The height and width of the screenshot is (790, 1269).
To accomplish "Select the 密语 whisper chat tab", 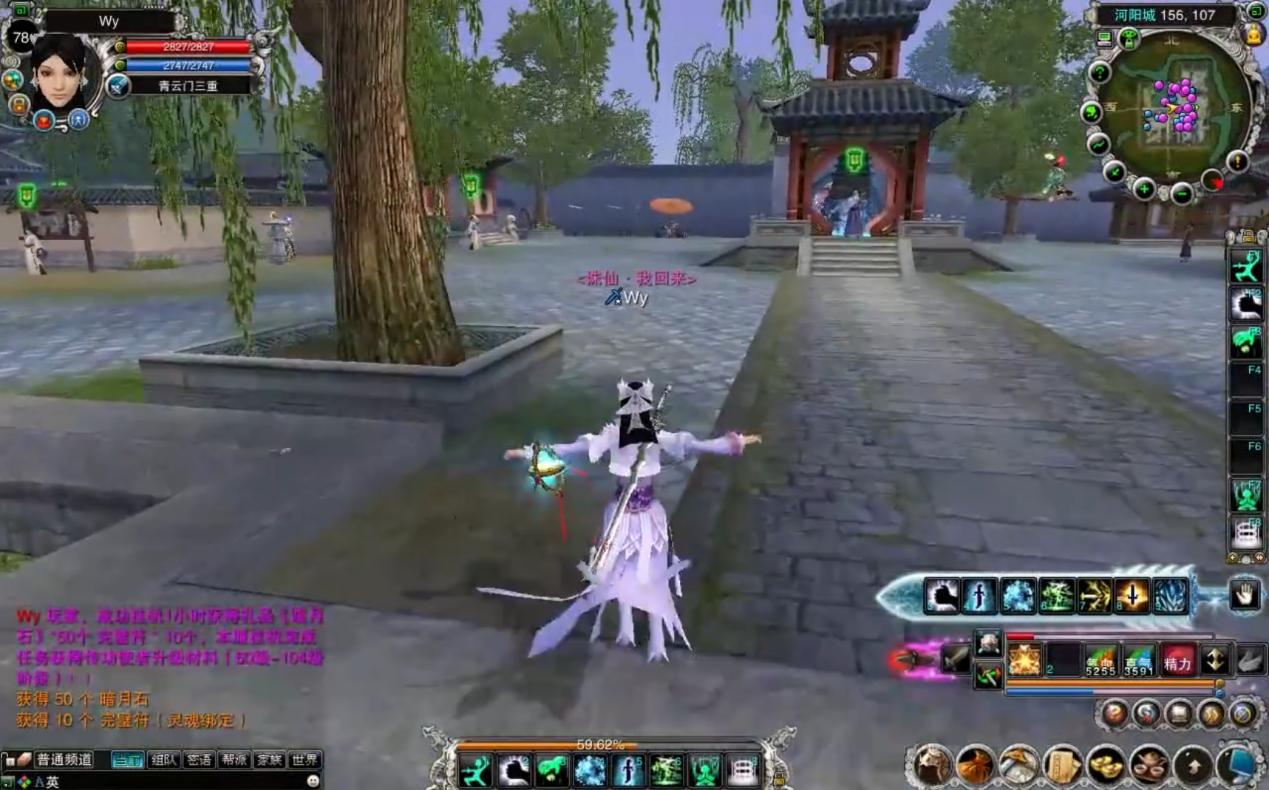I will 199,760.
